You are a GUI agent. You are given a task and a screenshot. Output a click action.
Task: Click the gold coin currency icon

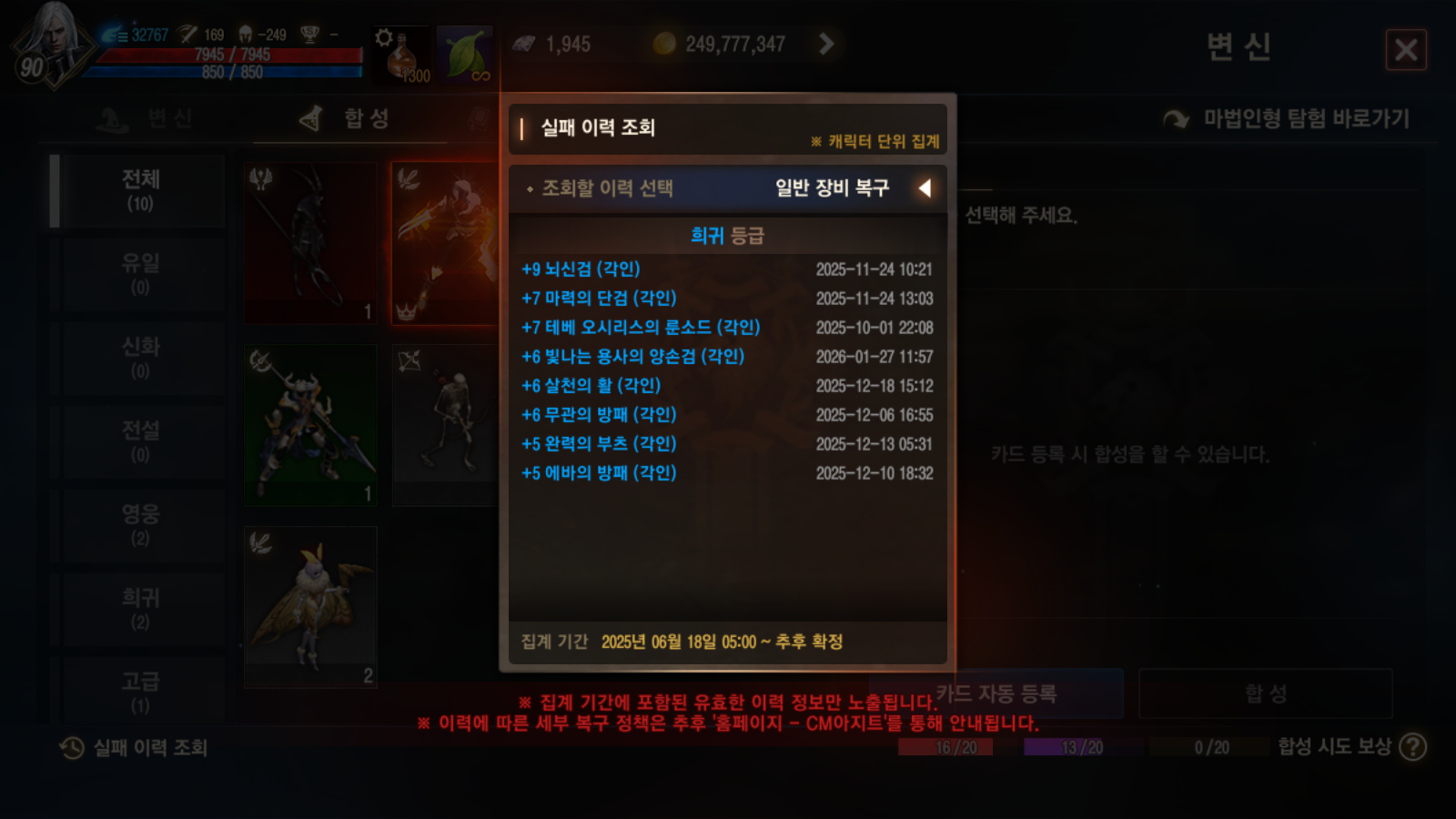pos(666,43)
